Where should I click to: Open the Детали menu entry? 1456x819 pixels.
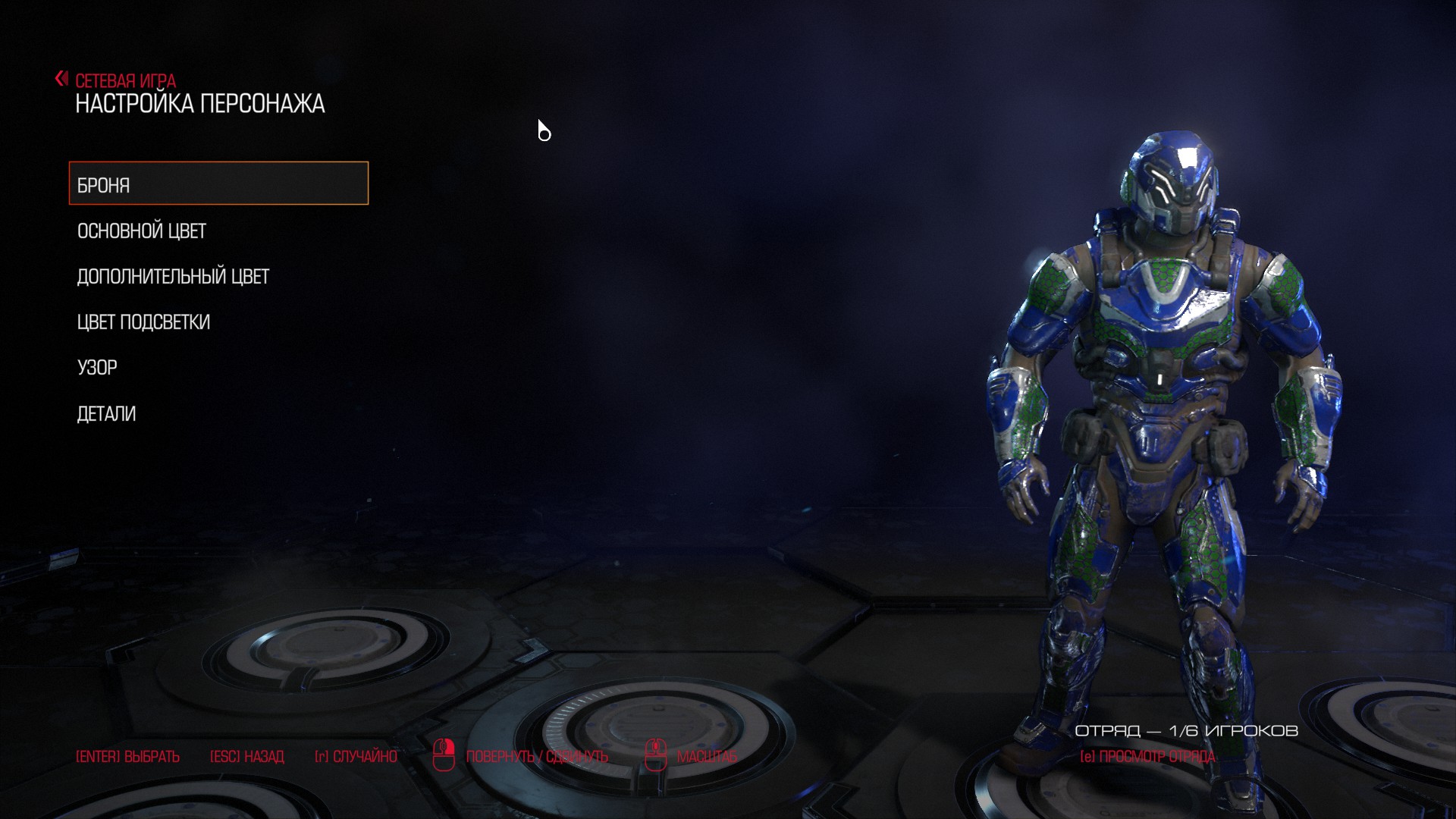106,413
